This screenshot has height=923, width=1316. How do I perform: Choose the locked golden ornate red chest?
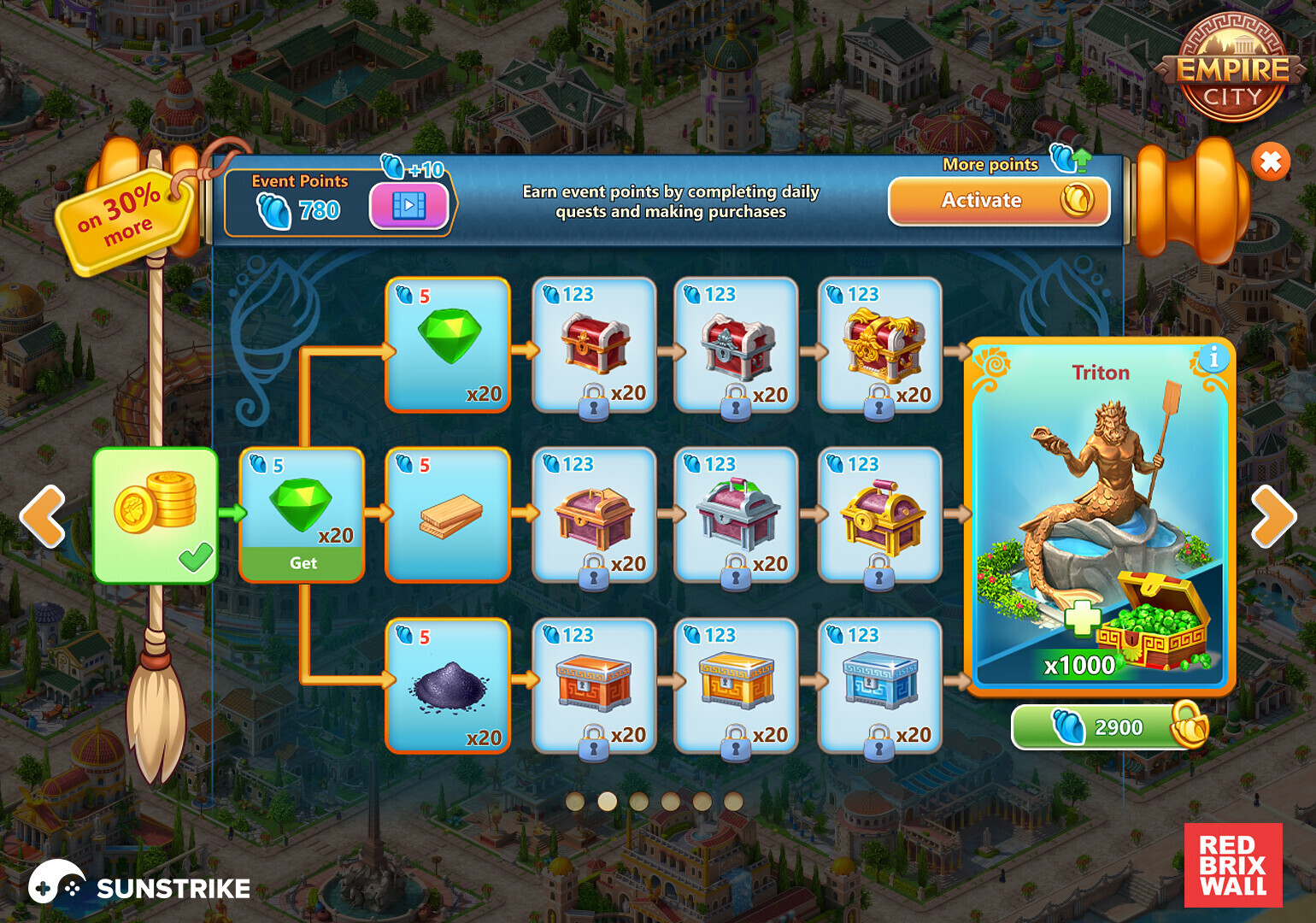[x=880, y=345]
